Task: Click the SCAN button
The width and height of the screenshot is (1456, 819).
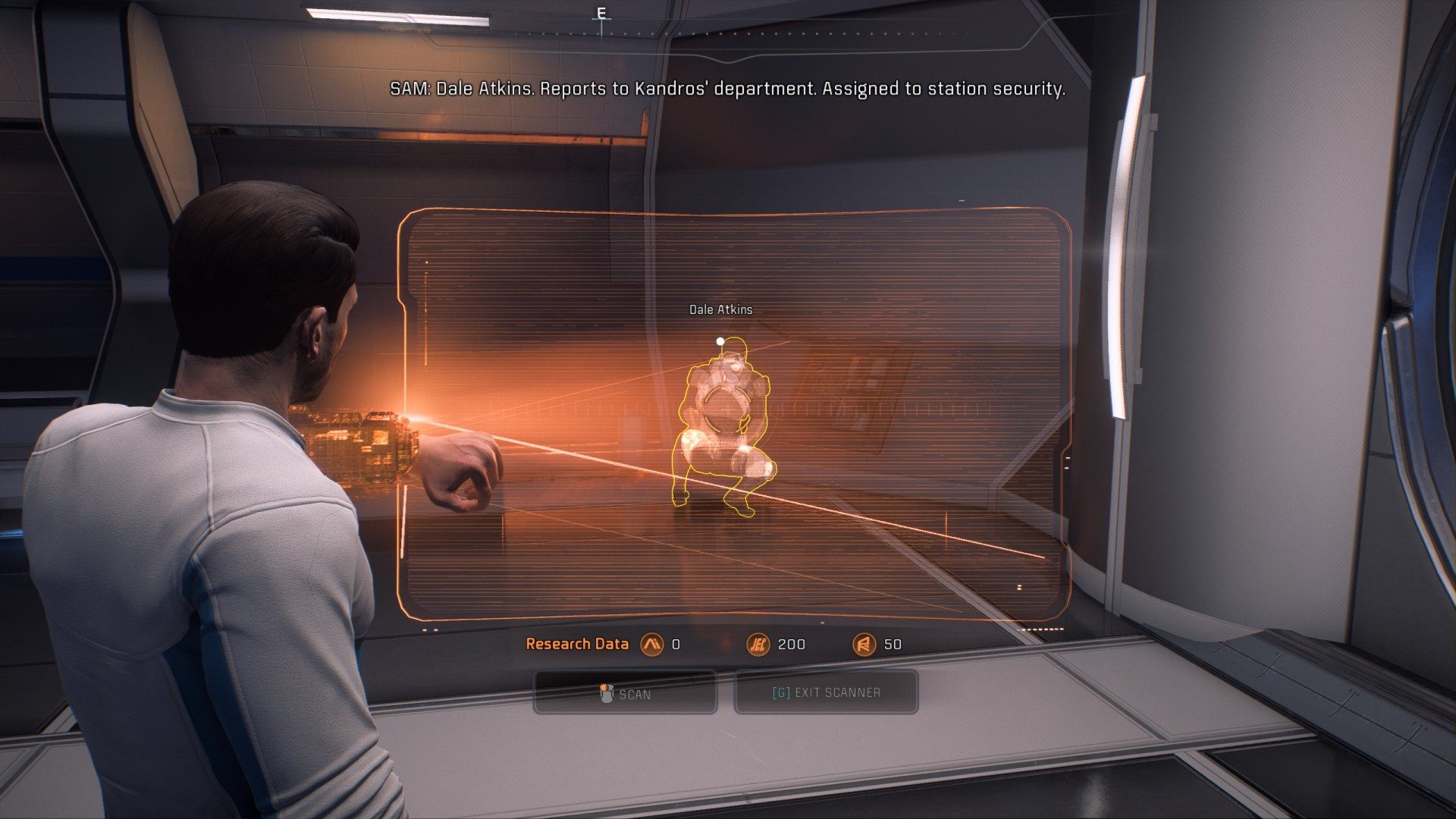Action: point(626,693)
